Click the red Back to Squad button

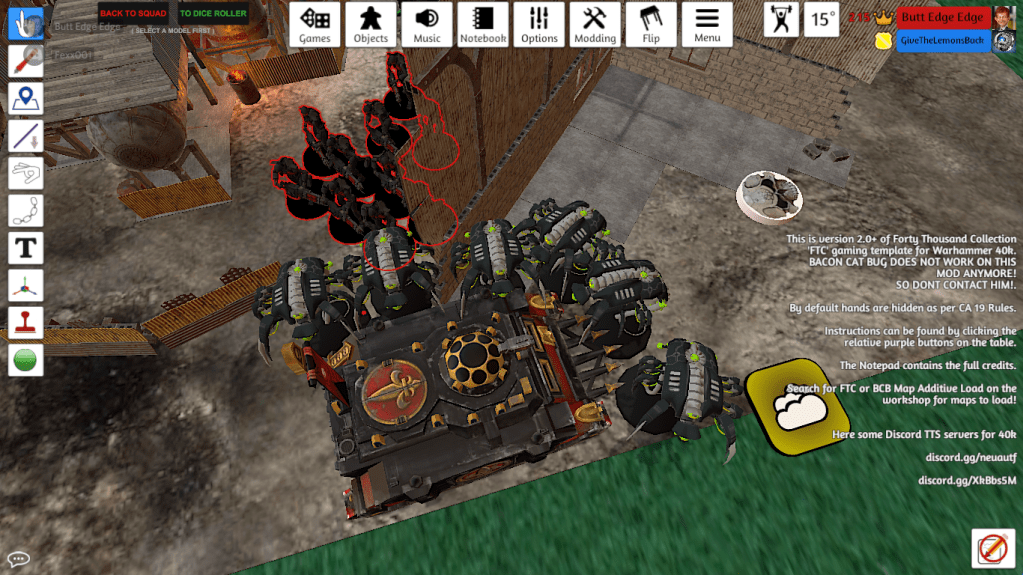click(x=133, y=14)
